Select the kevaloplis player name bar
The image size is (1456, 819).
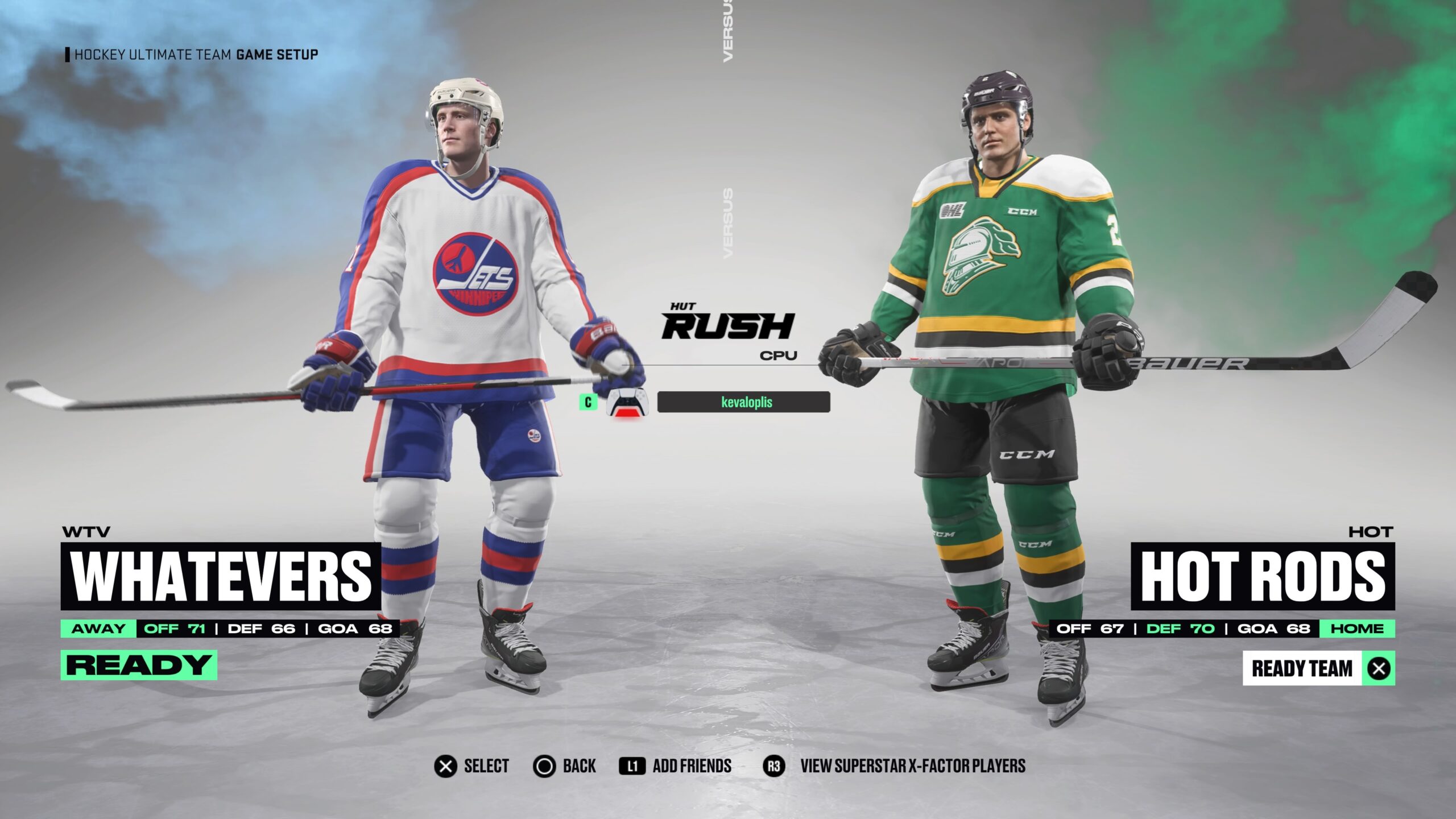743,402
